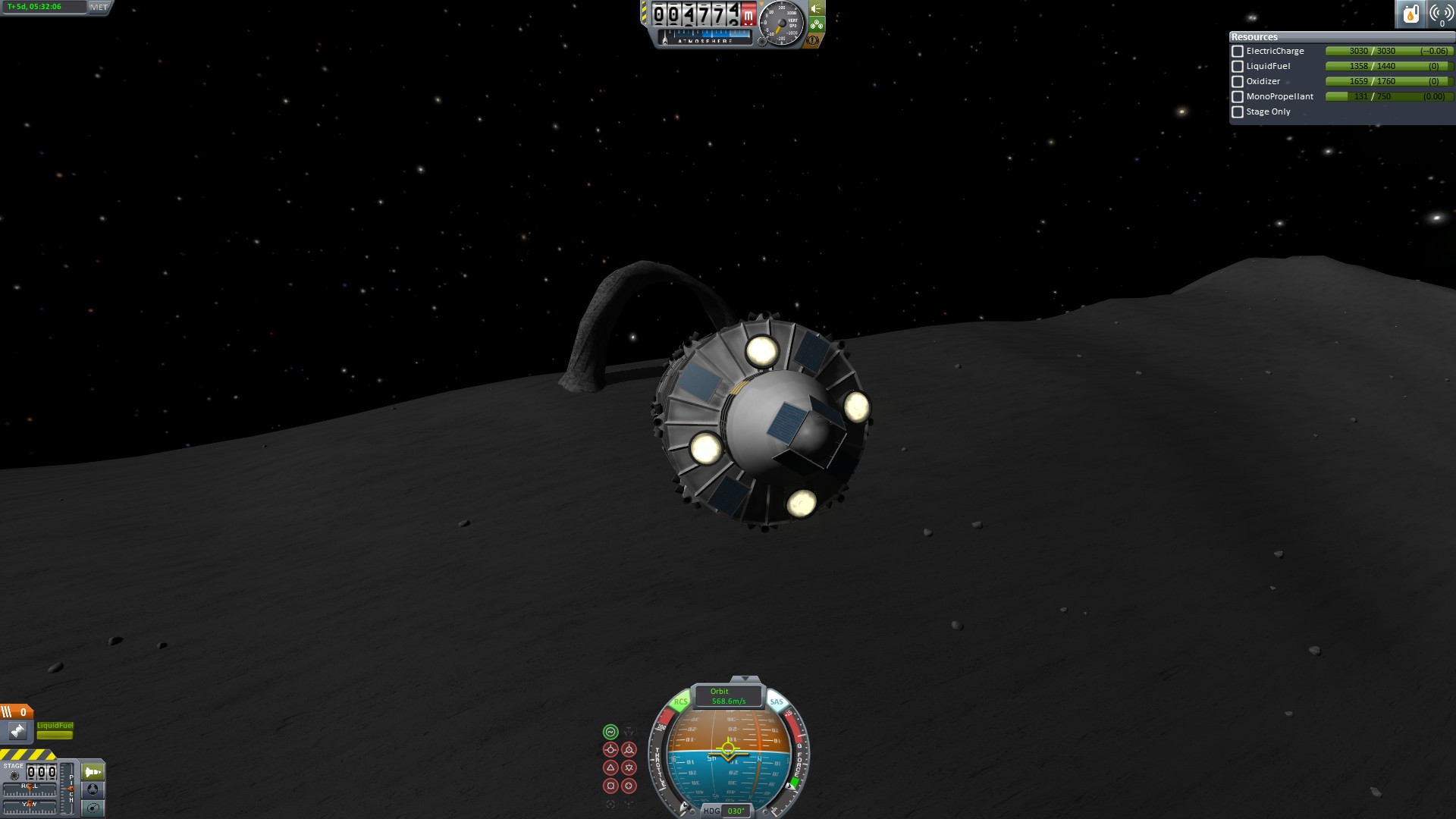1456x819 pixels.
Task: Toggle the SAS indicator on the navball
Action: coord(777,701)
